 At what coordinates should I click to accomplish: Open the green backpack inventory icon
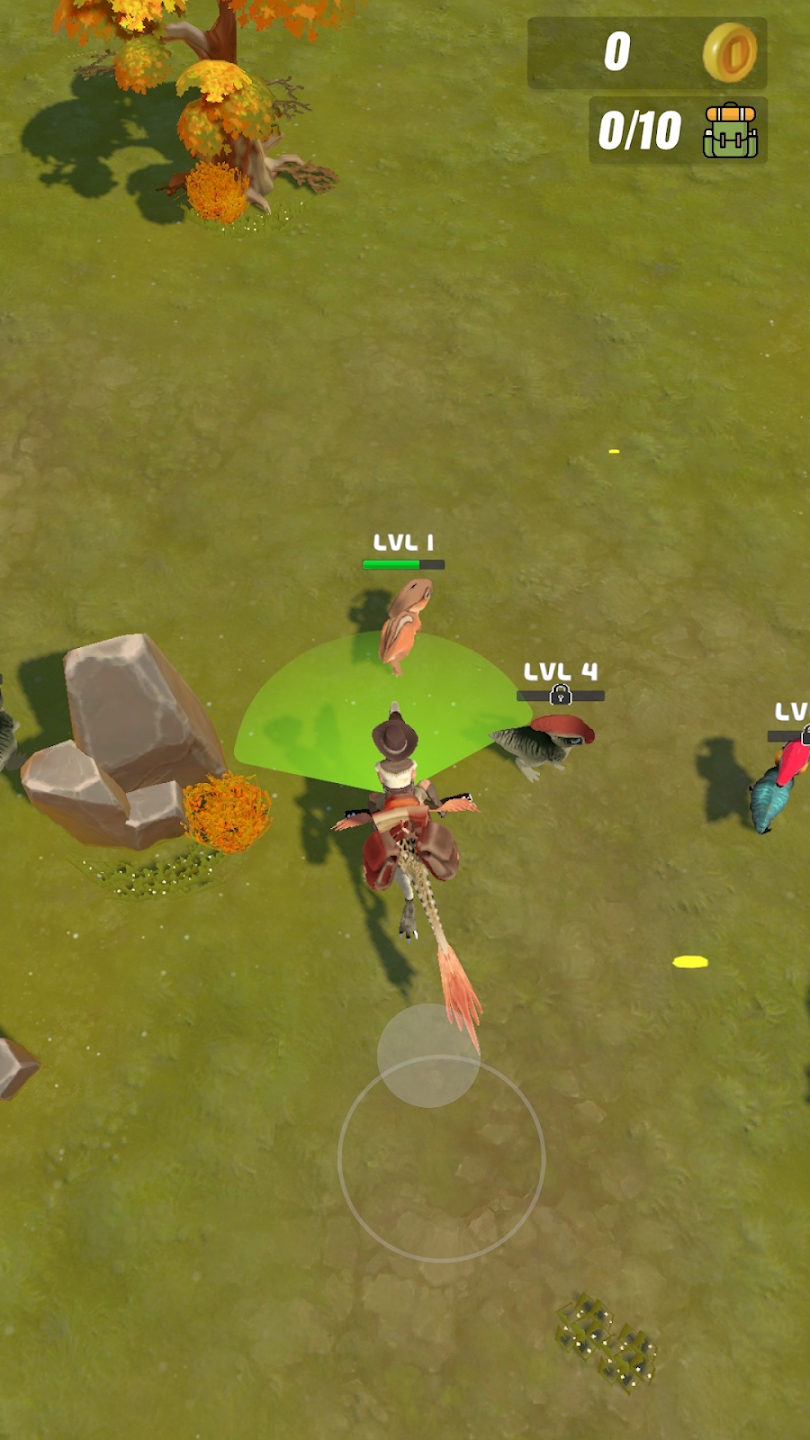pos(730,130)
